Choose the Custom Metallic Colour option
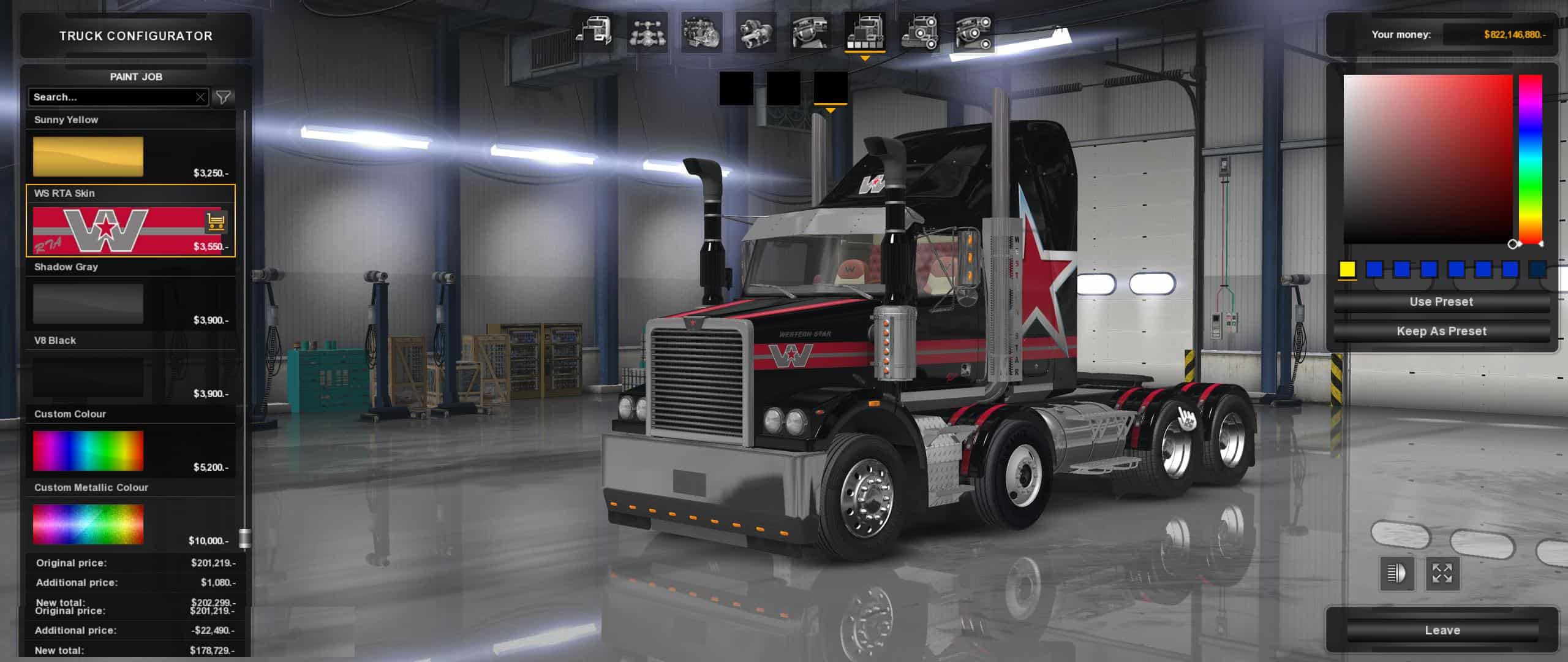Viewport: 1568px width, 662px height. coord(88,524)
